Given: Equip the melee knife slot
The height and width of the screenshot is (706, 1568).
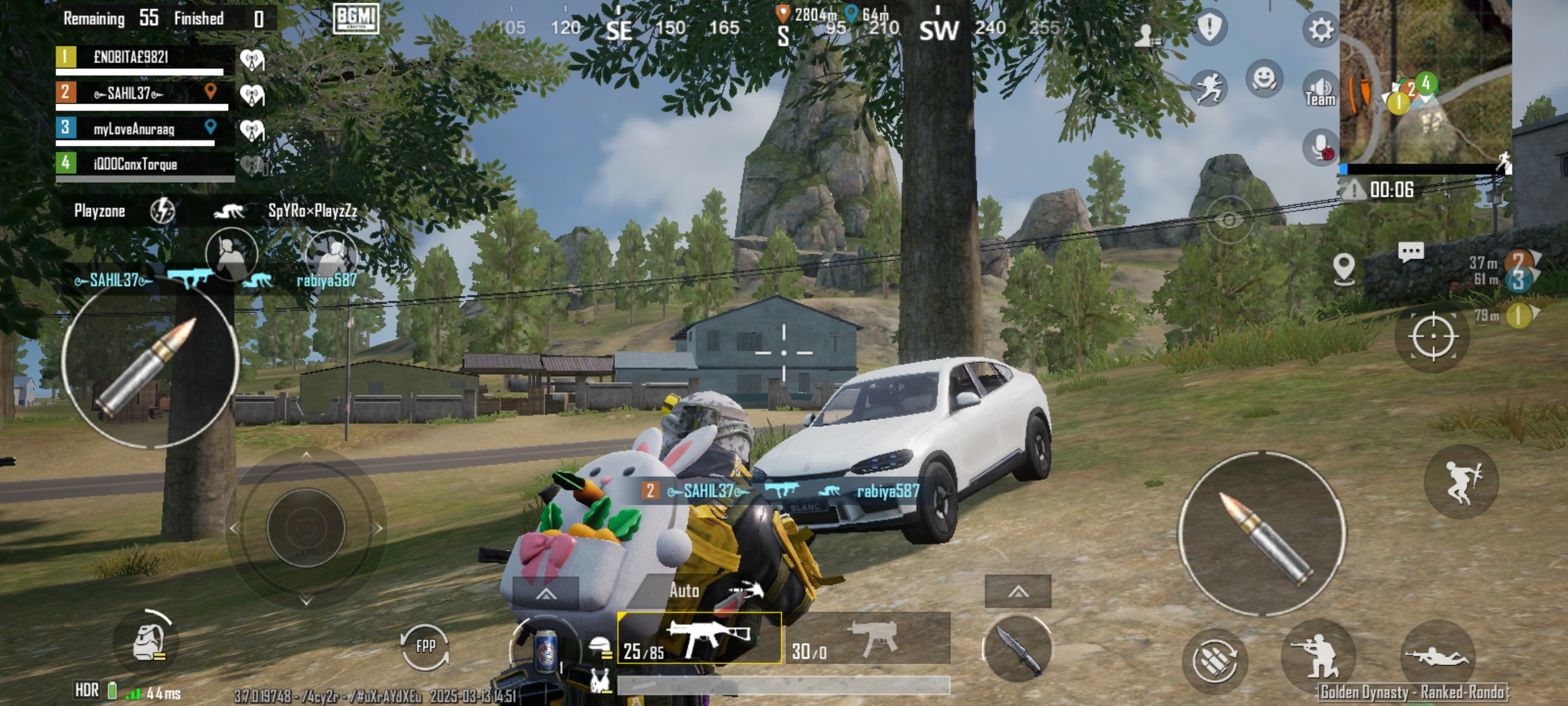Looking at the screenshot, I should click(x=1016, y=648).
